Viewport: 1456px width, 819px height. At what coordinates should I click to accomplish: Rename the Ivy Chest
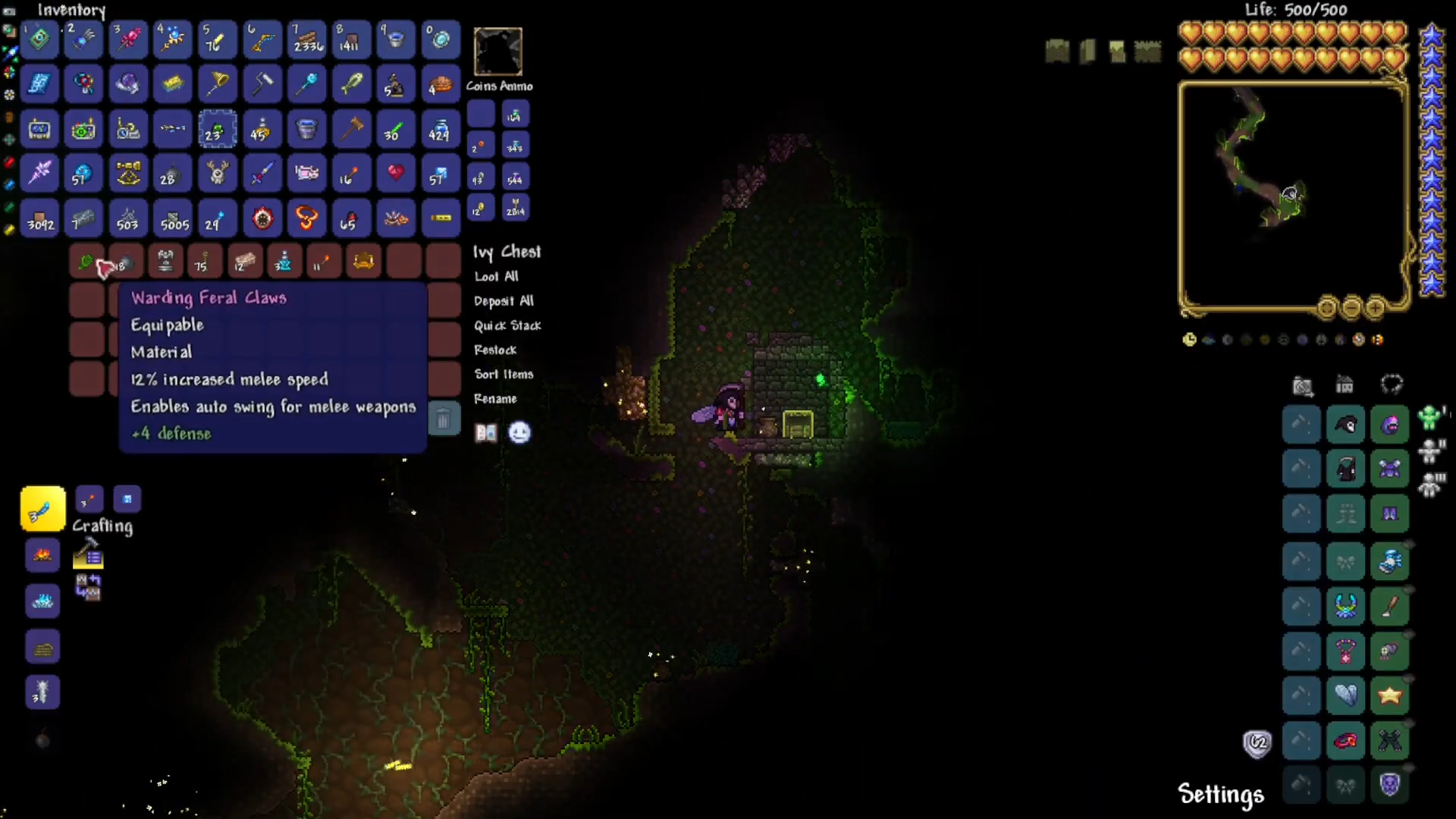(495, 398)
